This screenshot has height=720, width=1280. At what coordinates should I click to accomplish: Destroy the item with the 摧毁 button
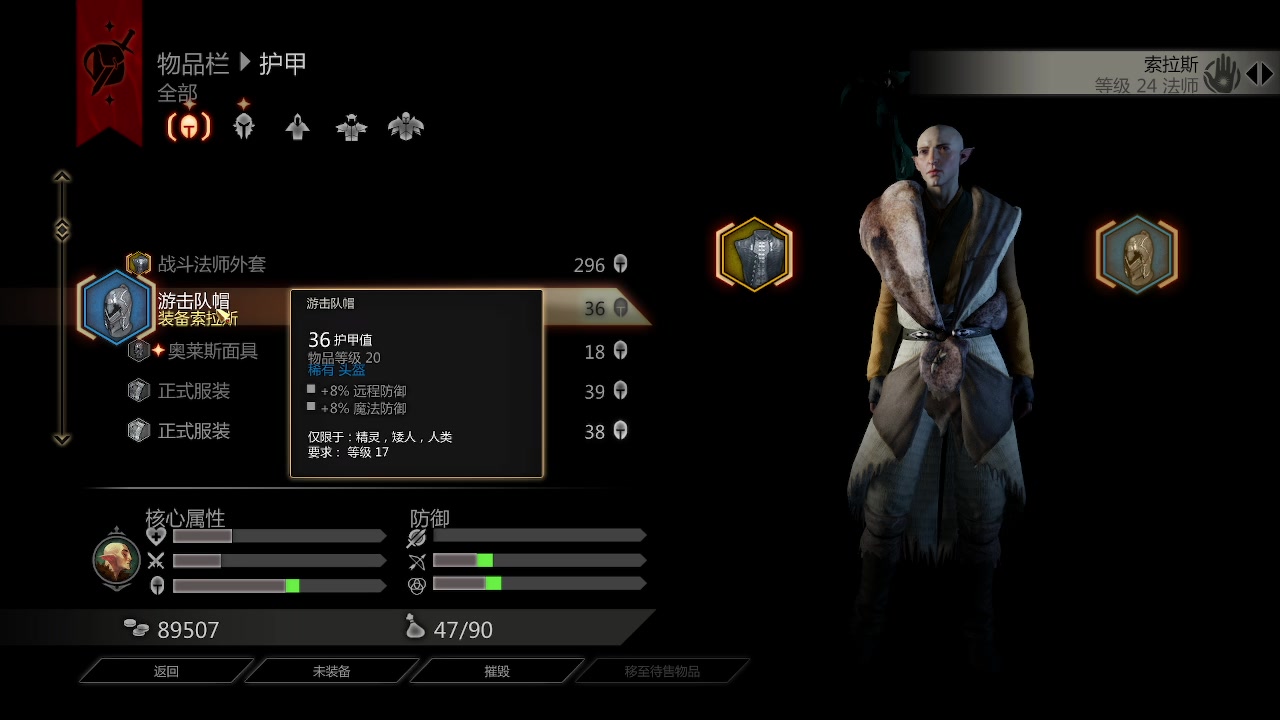point(497,671)
